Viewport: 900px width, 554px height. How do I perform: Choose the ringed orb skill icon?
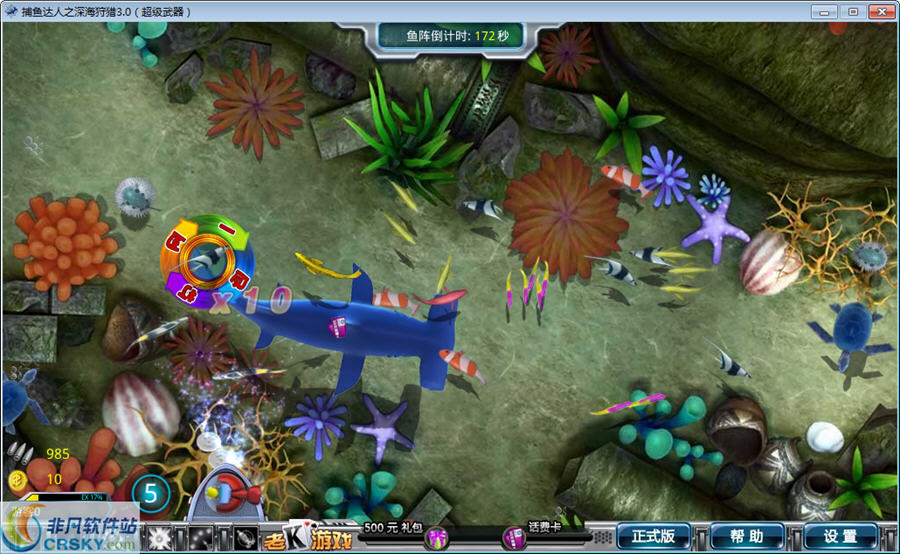(x=245, y=539)
